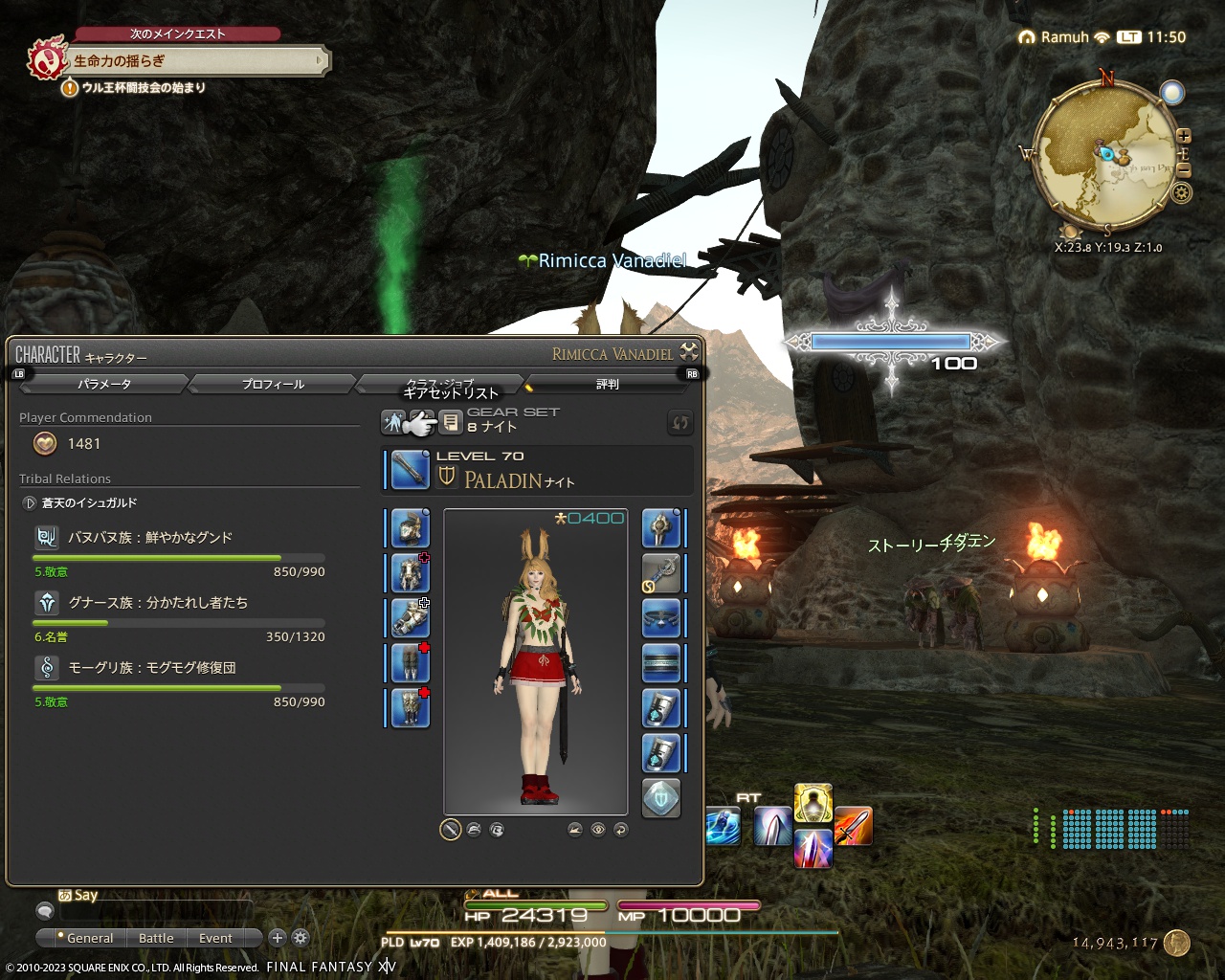Expand the minimap with the zoom circle button

(x=1174, y=93)
